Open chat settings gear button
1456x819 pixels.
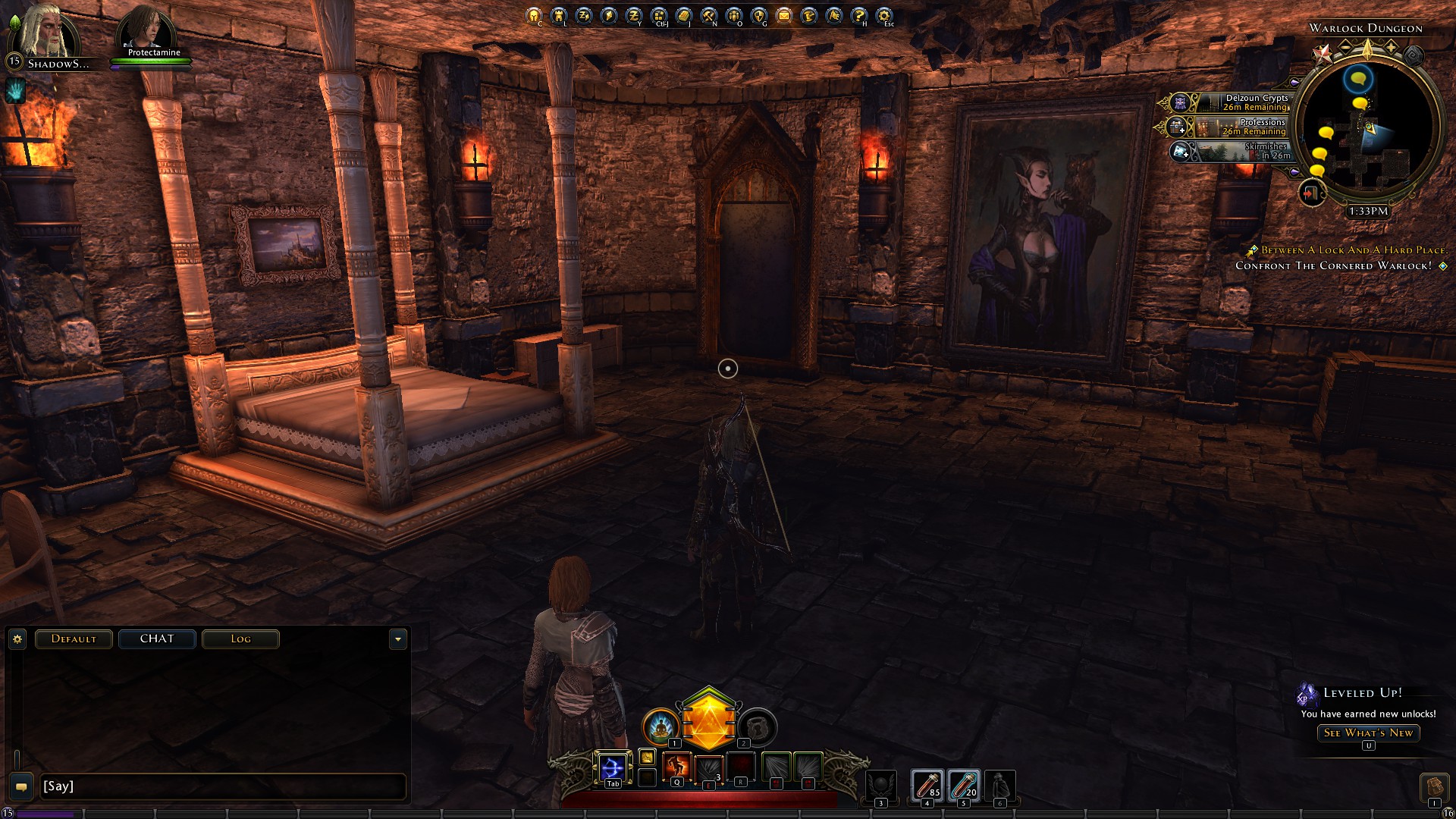click(17, 639)
